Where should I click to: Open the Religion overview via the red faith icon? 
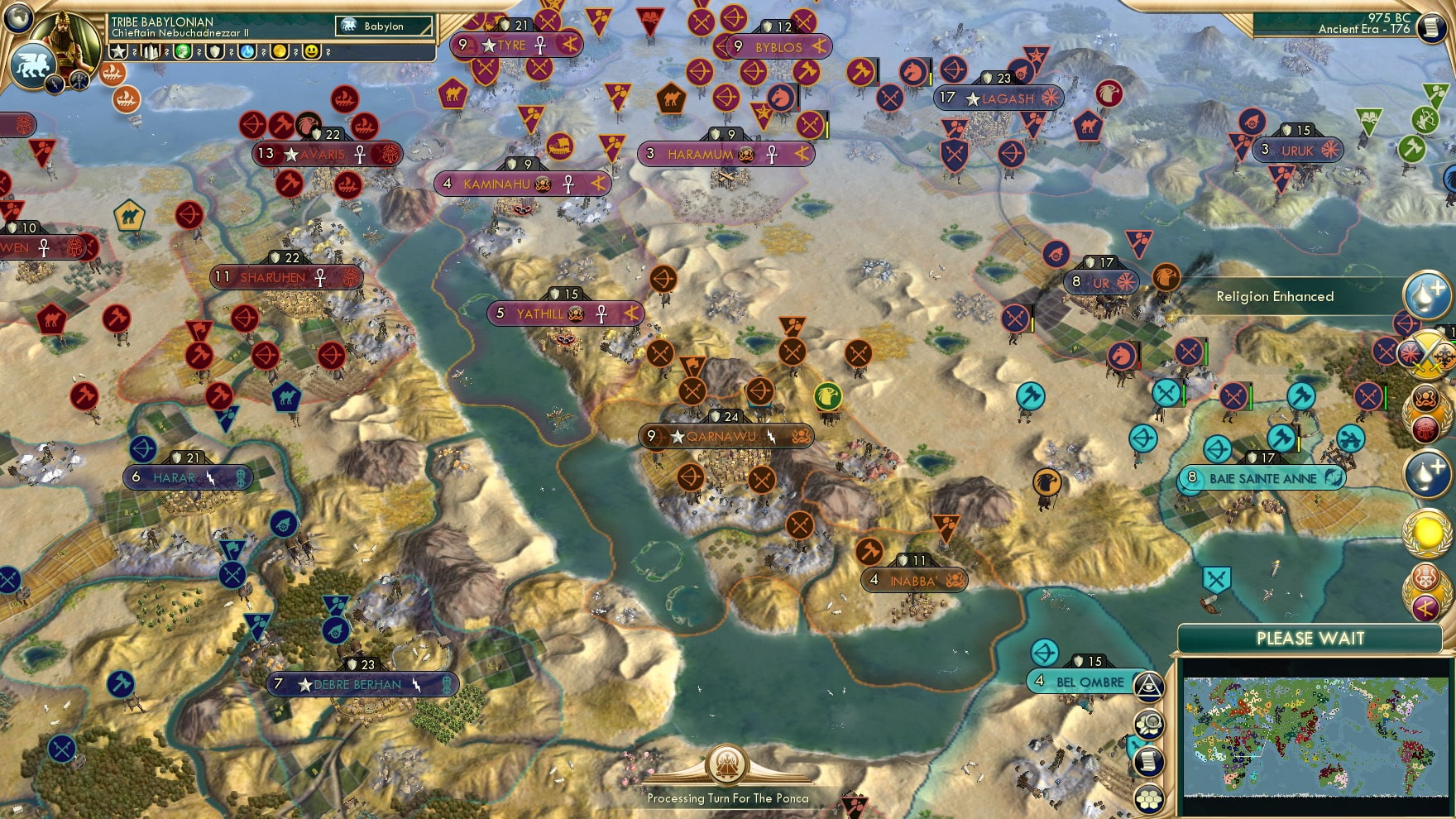point(1428,427)
